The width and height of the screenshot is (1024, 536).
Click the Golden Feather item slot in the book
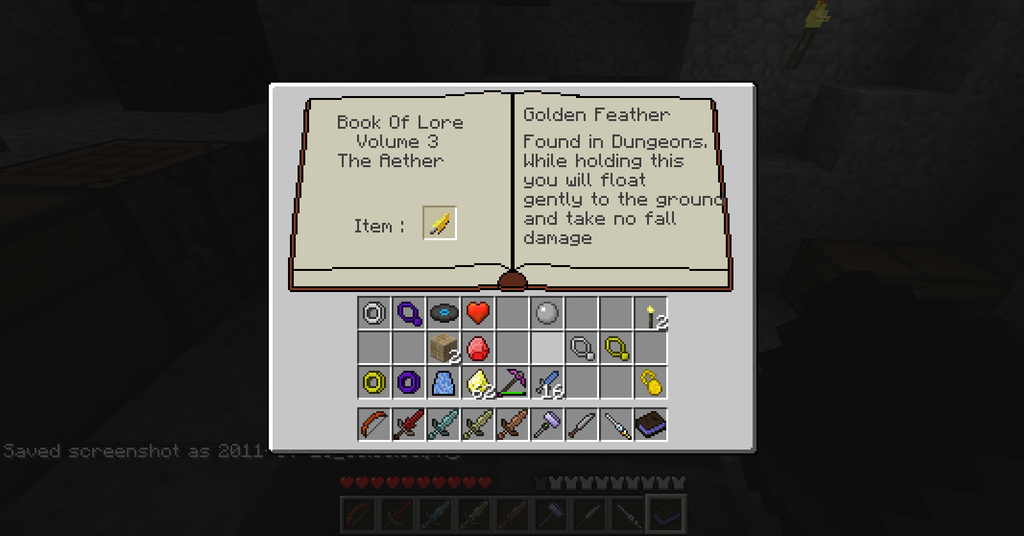click(x=440, y=223)
